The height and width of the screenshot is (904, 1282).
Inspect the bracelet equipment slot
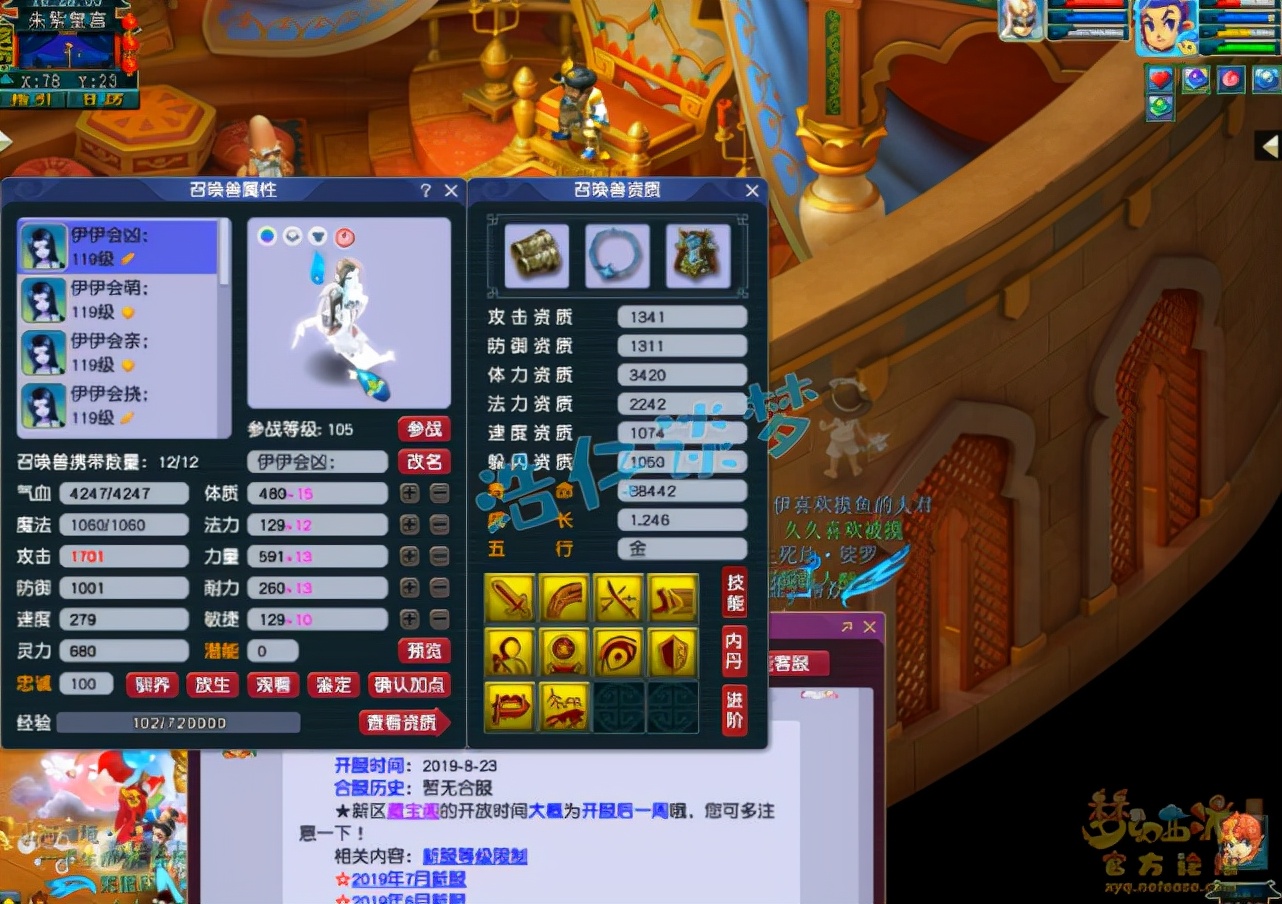click(x=535, y=256)
